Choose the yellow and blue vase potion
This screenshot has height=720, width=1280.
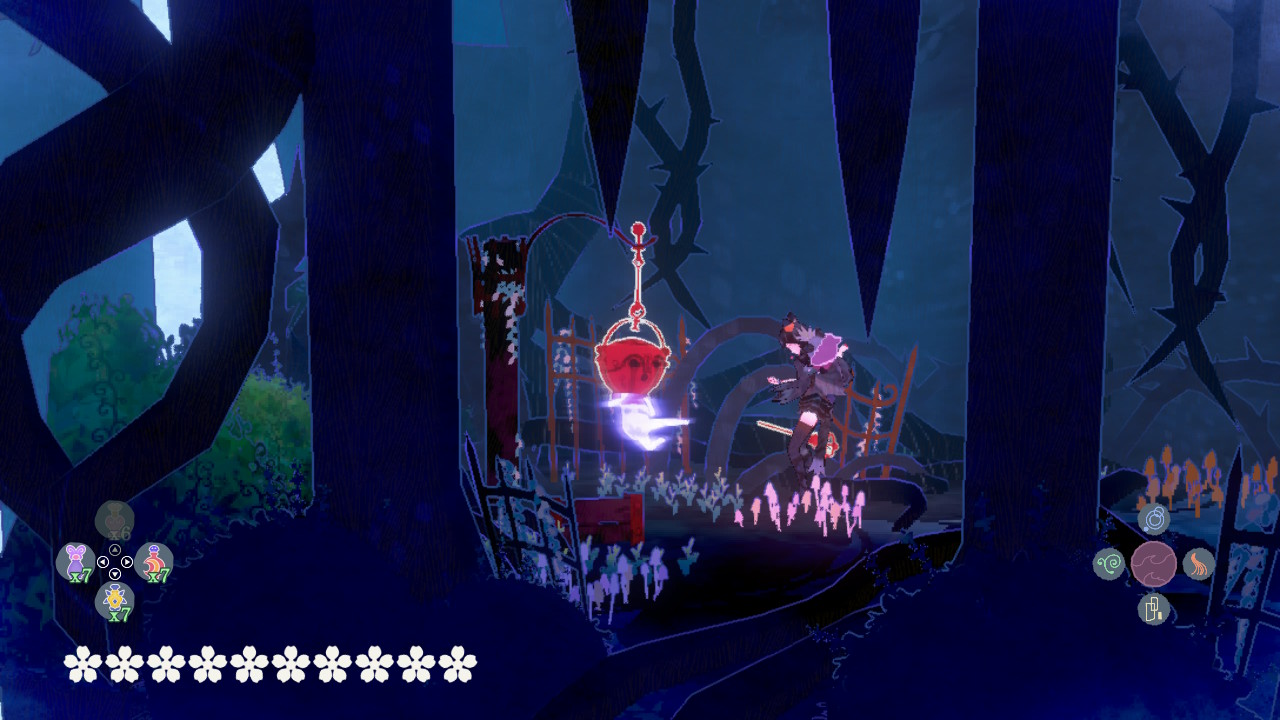[115, 600]
